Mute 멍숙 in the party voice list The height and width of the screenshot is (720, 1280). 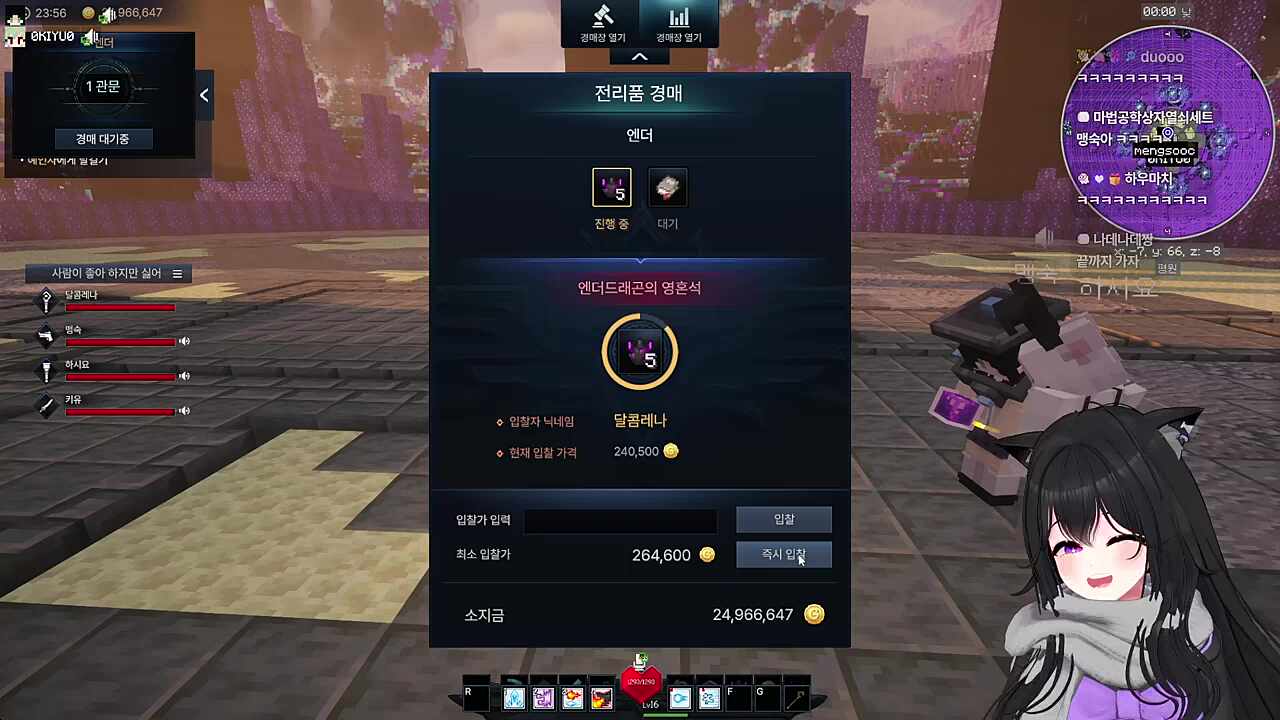184,341
